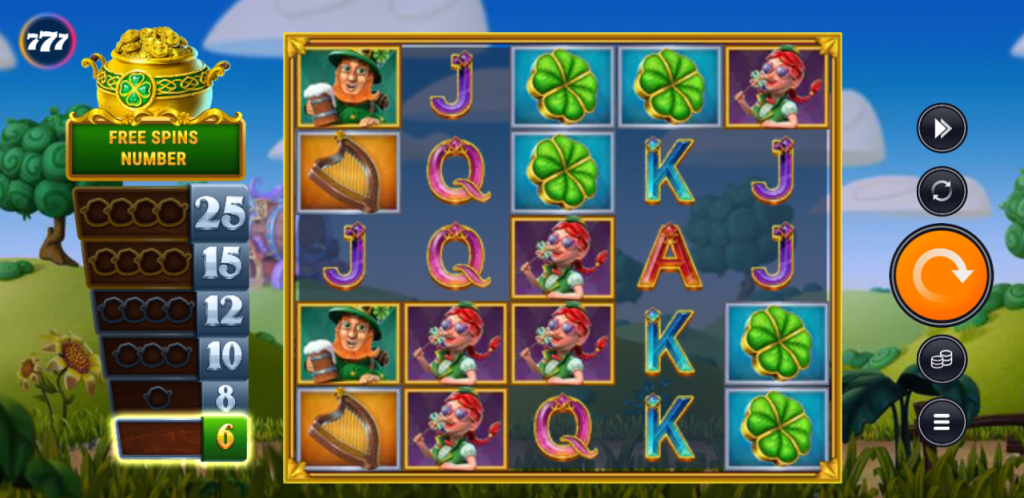The width and height of the screenshot is (1024, 498).
Task: Open the autoplay spin settings
Action: [941, 191]
